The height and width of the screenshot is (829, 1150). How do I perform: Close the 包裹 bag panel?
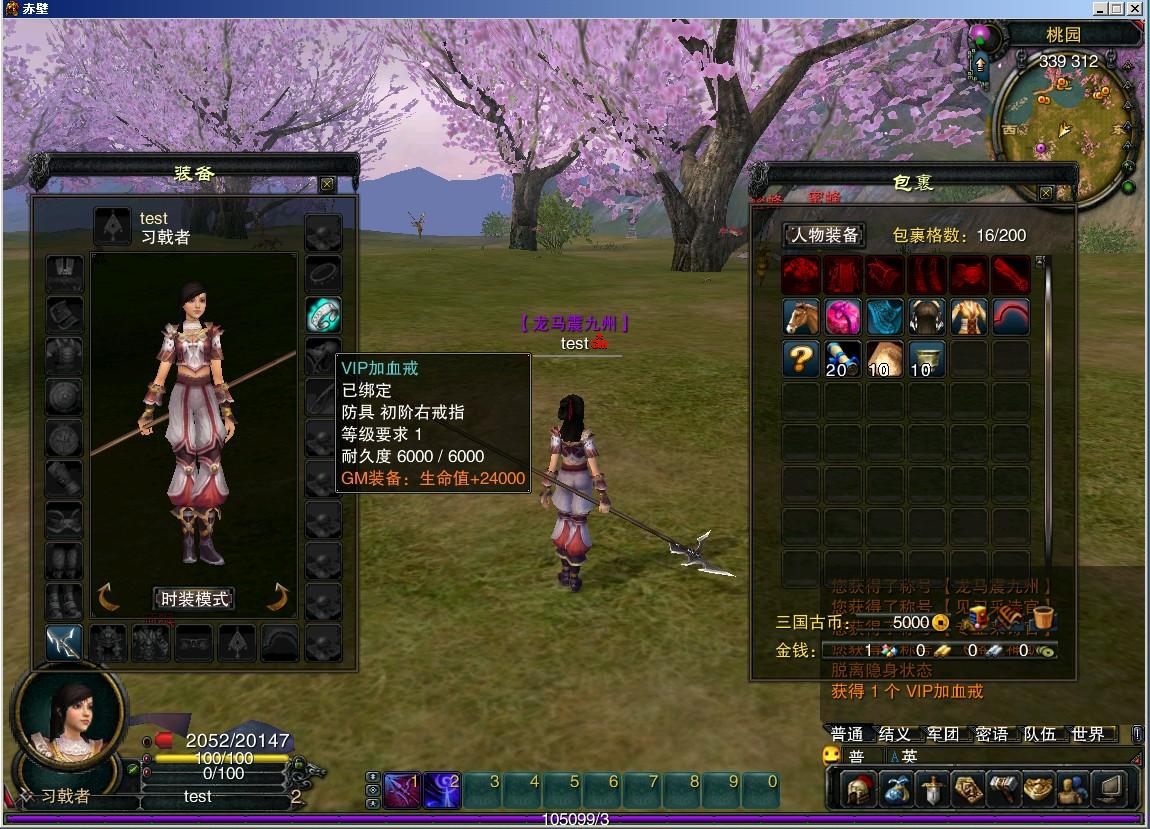[x=1046, y=193]
